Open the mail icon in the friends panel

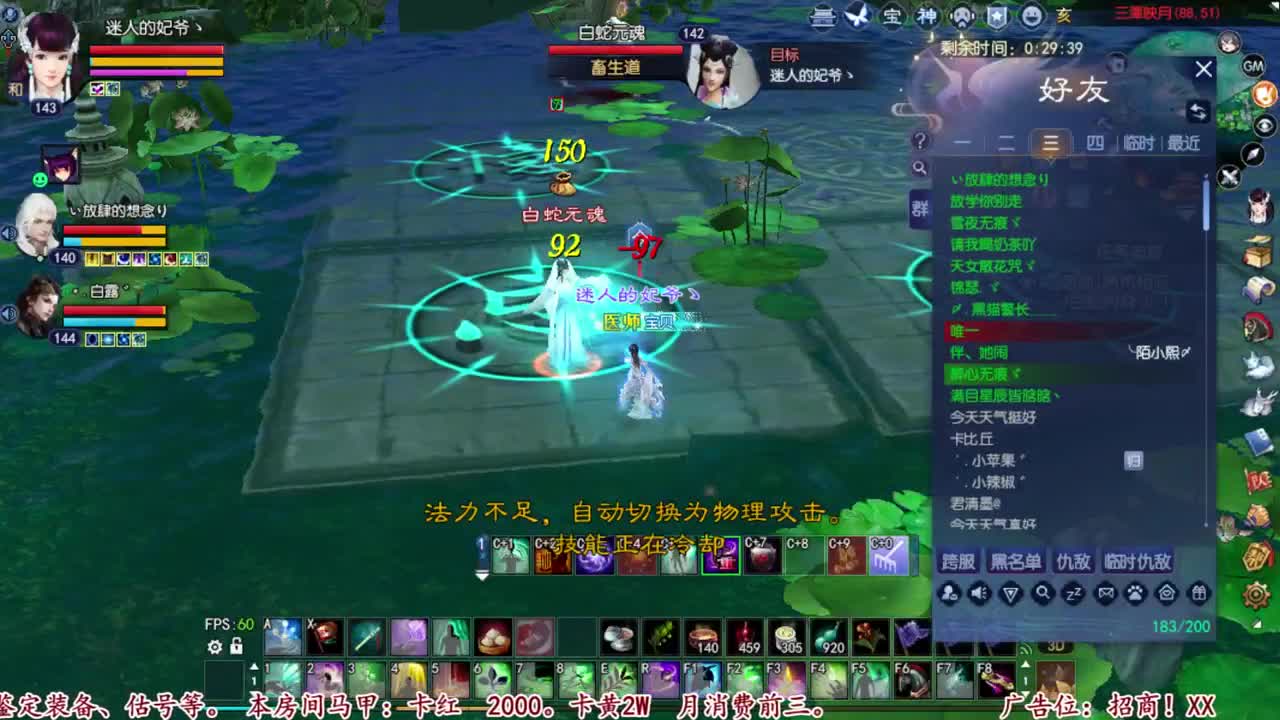1106,594
